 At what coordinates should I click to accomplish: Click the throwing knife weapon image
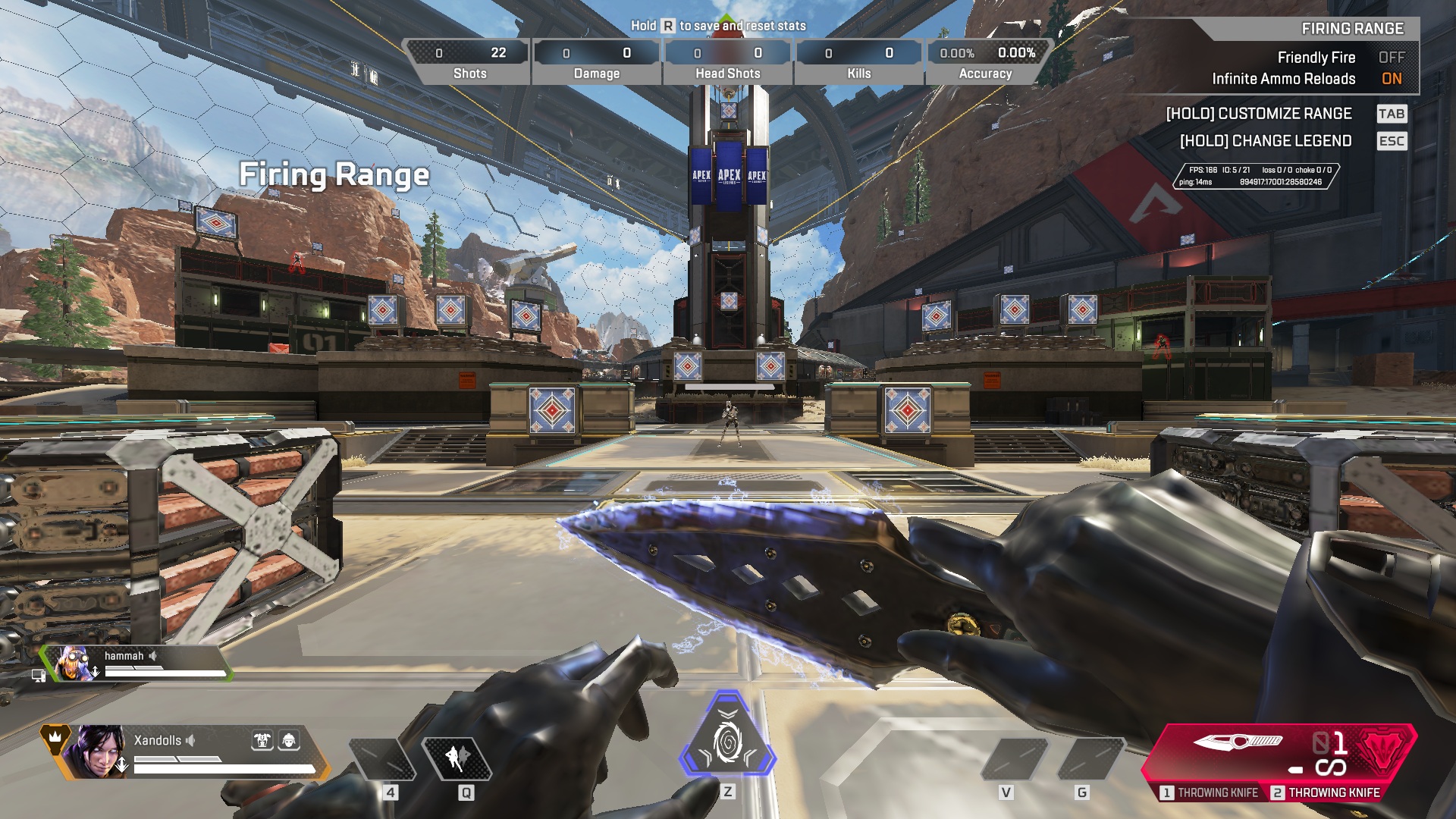coord(1238,741)
